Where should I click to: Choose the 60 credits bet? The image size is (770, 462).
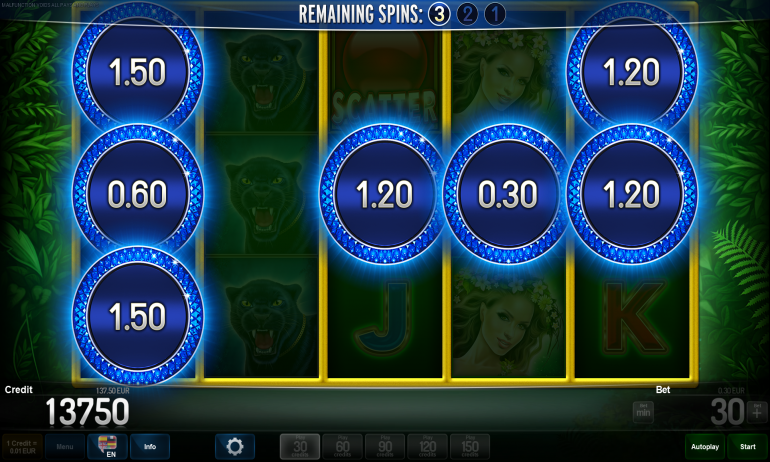point(342,446)
